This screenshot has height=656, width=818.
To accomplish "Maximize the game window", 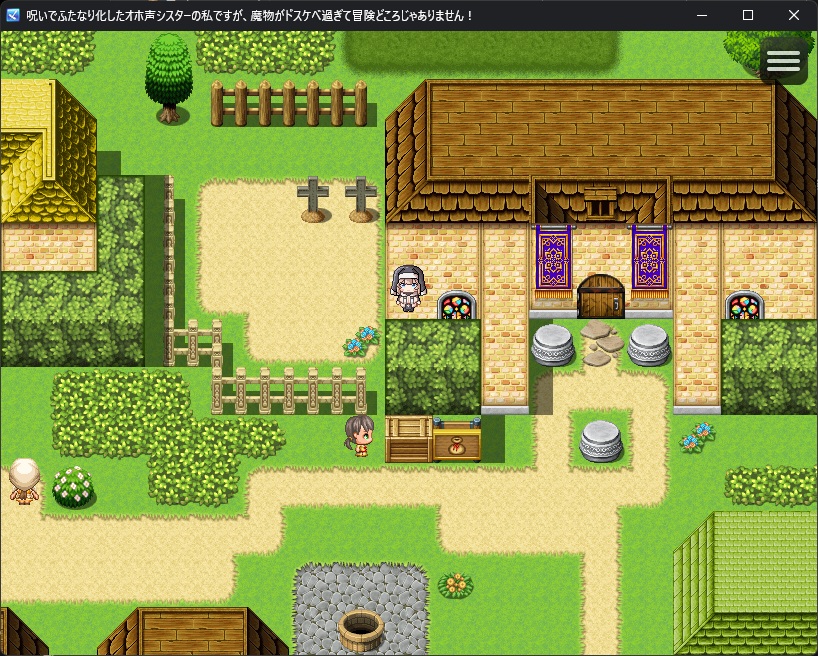I will [748, 15].
